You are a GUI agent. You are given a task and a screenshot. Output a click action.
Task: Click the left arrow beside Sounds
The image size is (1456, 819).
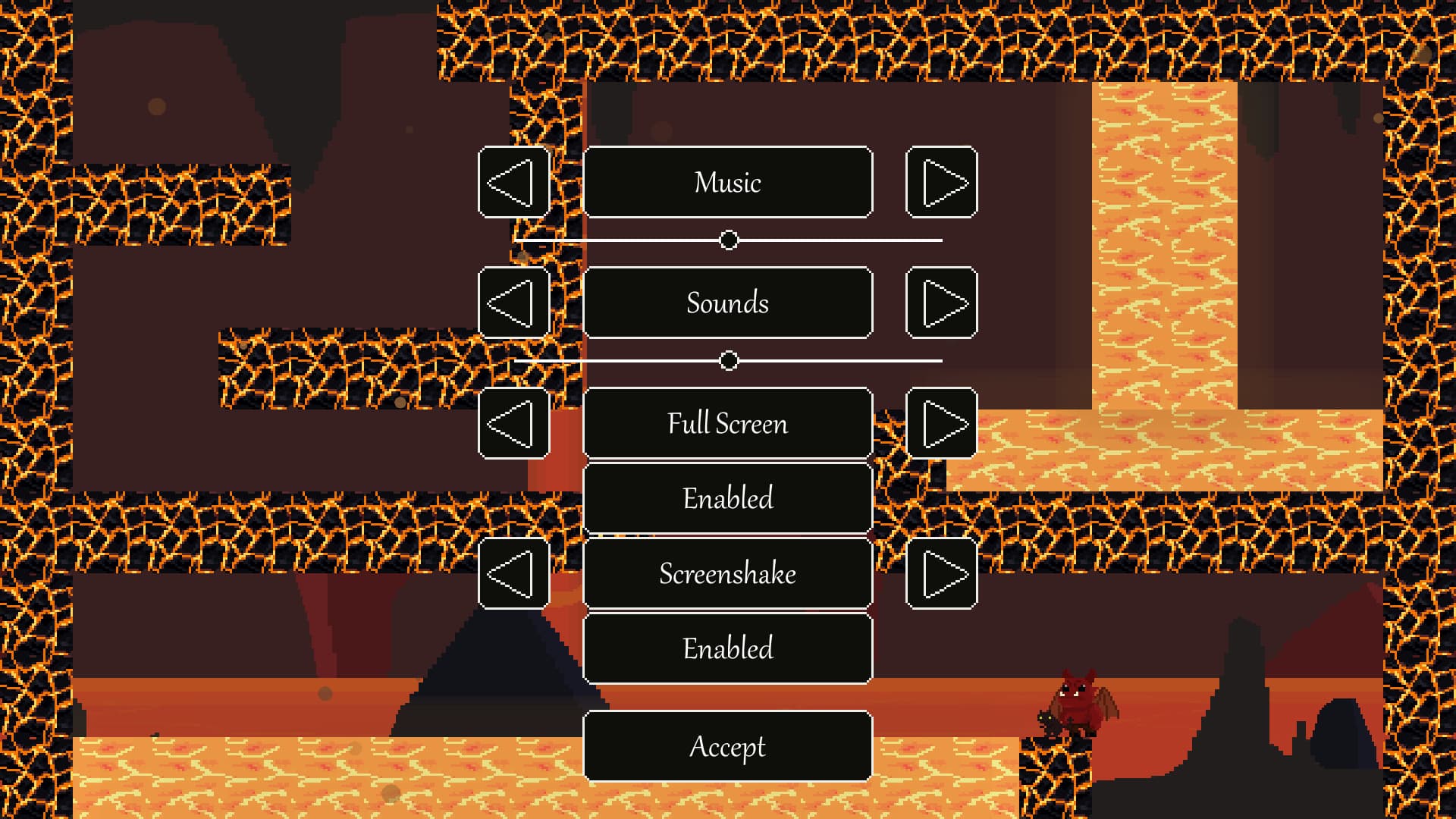pyautogui.click(x=513, y=303)
